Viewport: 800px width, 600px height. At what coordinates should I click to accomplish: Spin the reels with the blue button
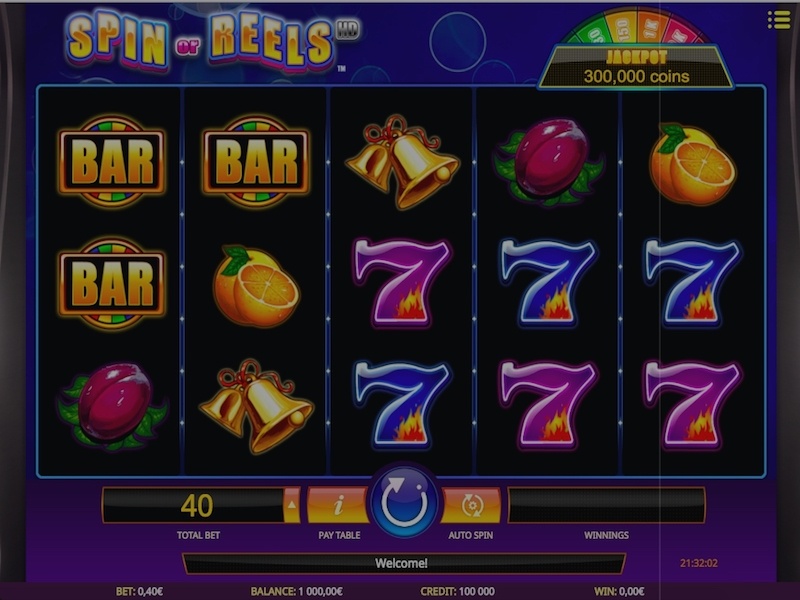point(405,502)
